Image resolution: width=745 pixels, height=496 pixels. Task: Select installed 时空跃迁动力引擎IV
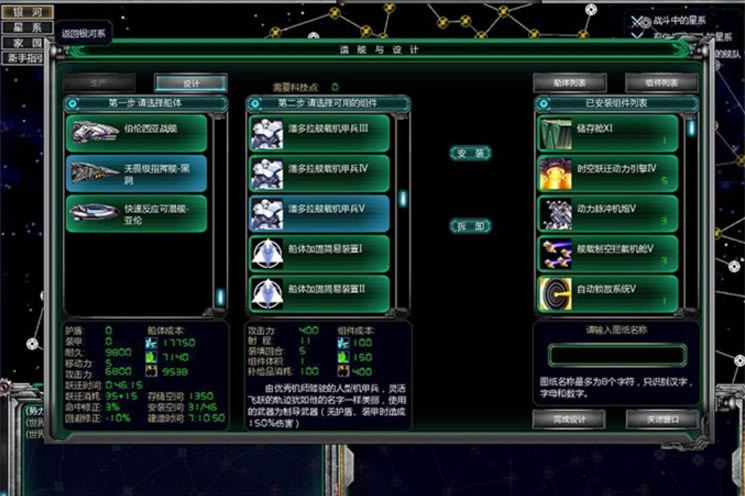(x=608, y=173)
